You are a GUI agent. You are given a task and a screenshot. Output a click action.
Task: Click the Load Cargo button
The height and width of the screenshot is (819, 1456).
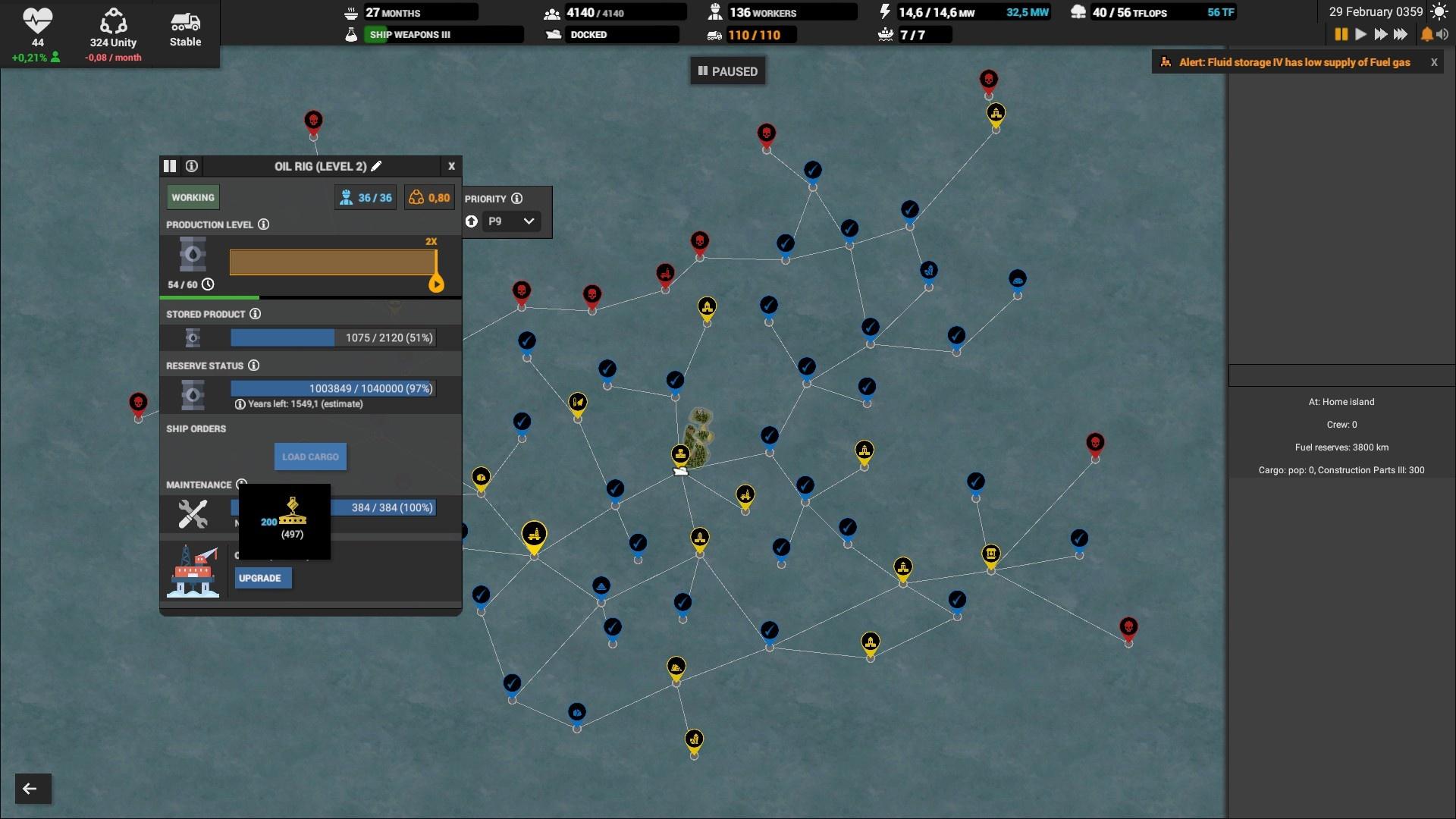tap(310, 457)
